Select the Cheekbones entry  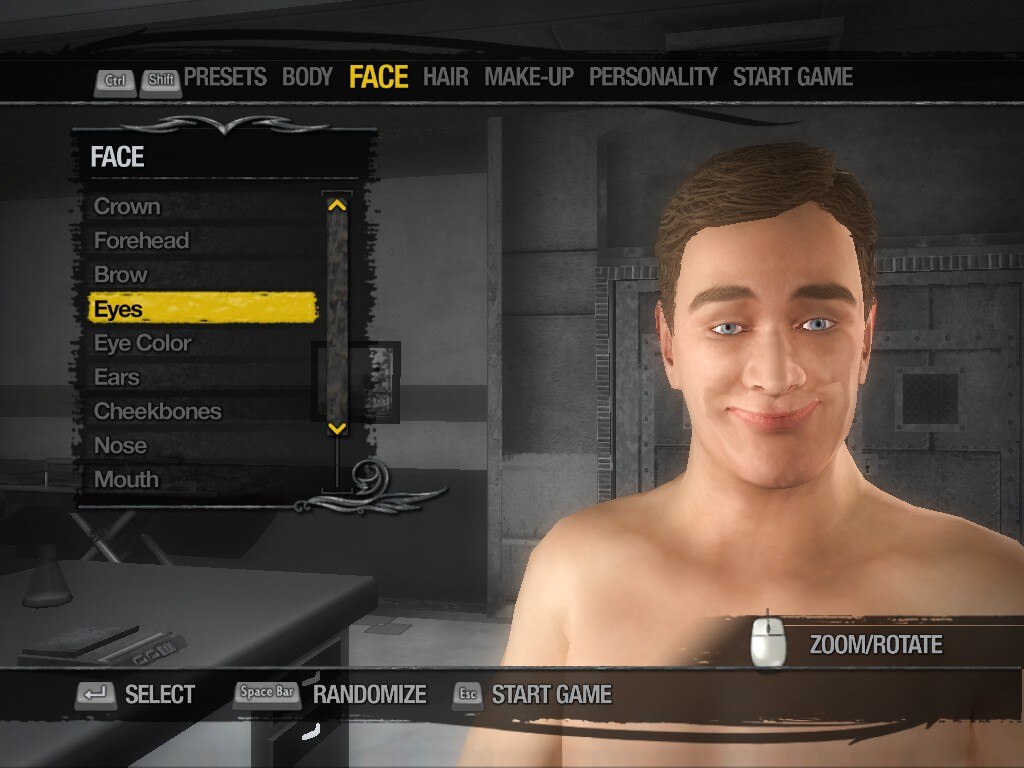(x=157, y=411)
